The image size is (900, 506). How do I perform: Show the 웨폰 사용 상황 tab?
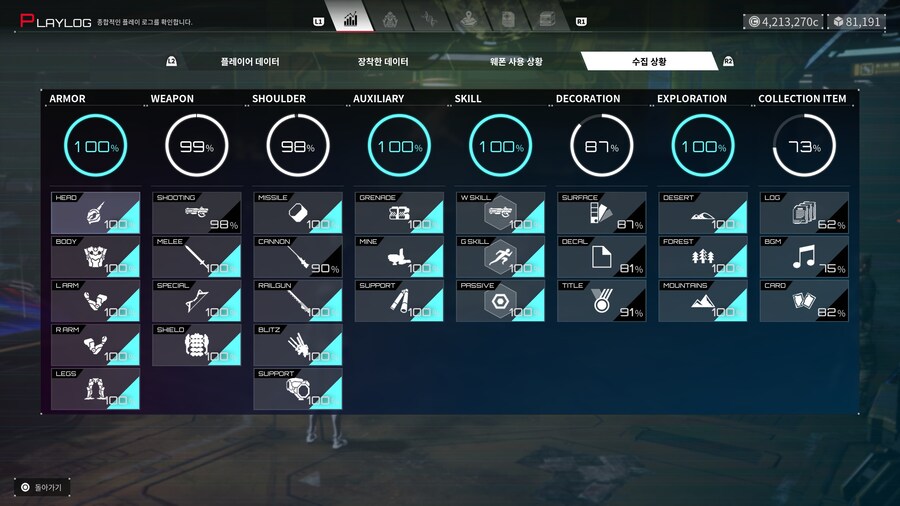[x=516, y=62]
